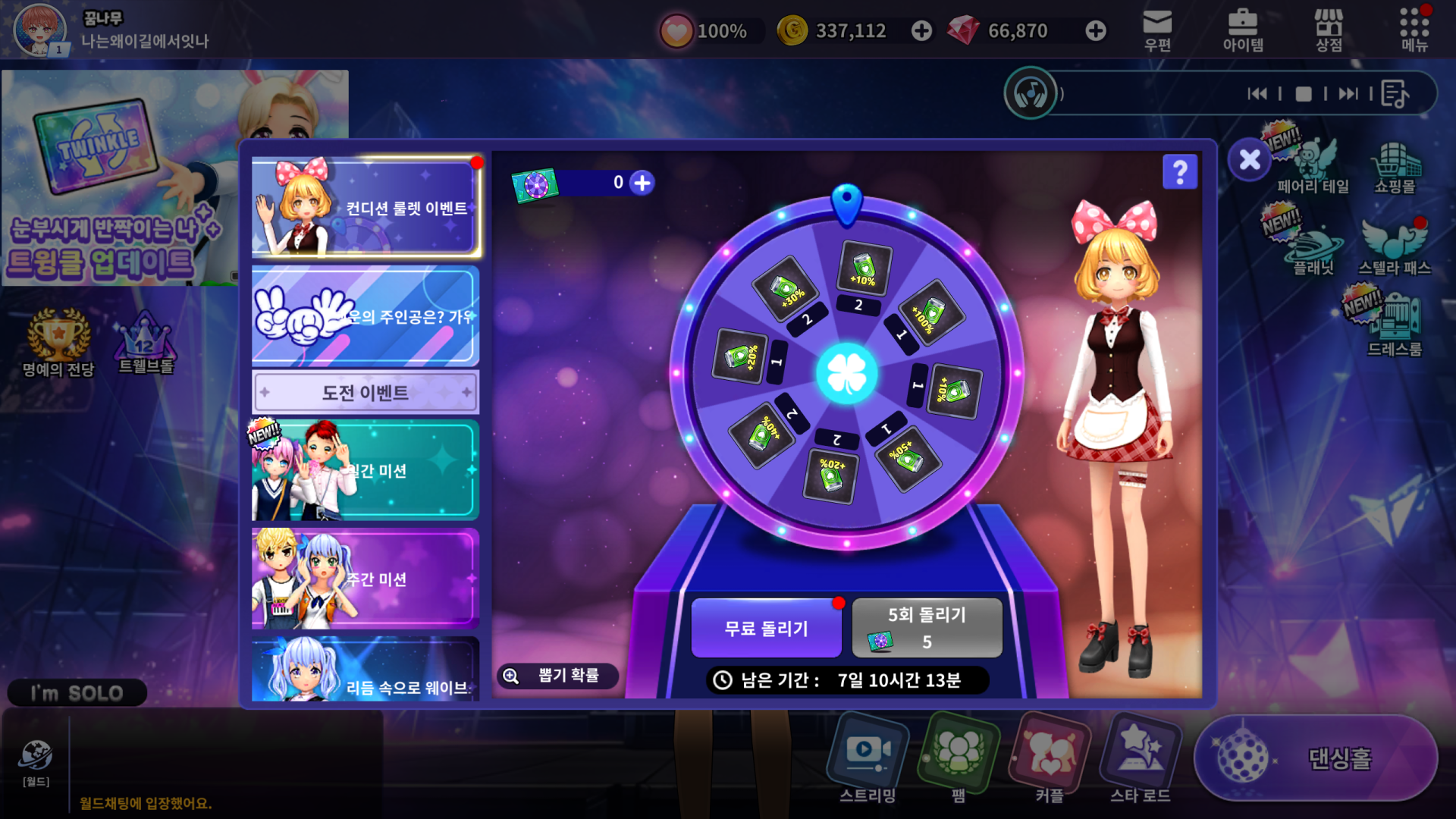The height and width of the screenshot is (819, 1456).
Task: Open the 메뉴 grid menu
Action: point(1414,30)
